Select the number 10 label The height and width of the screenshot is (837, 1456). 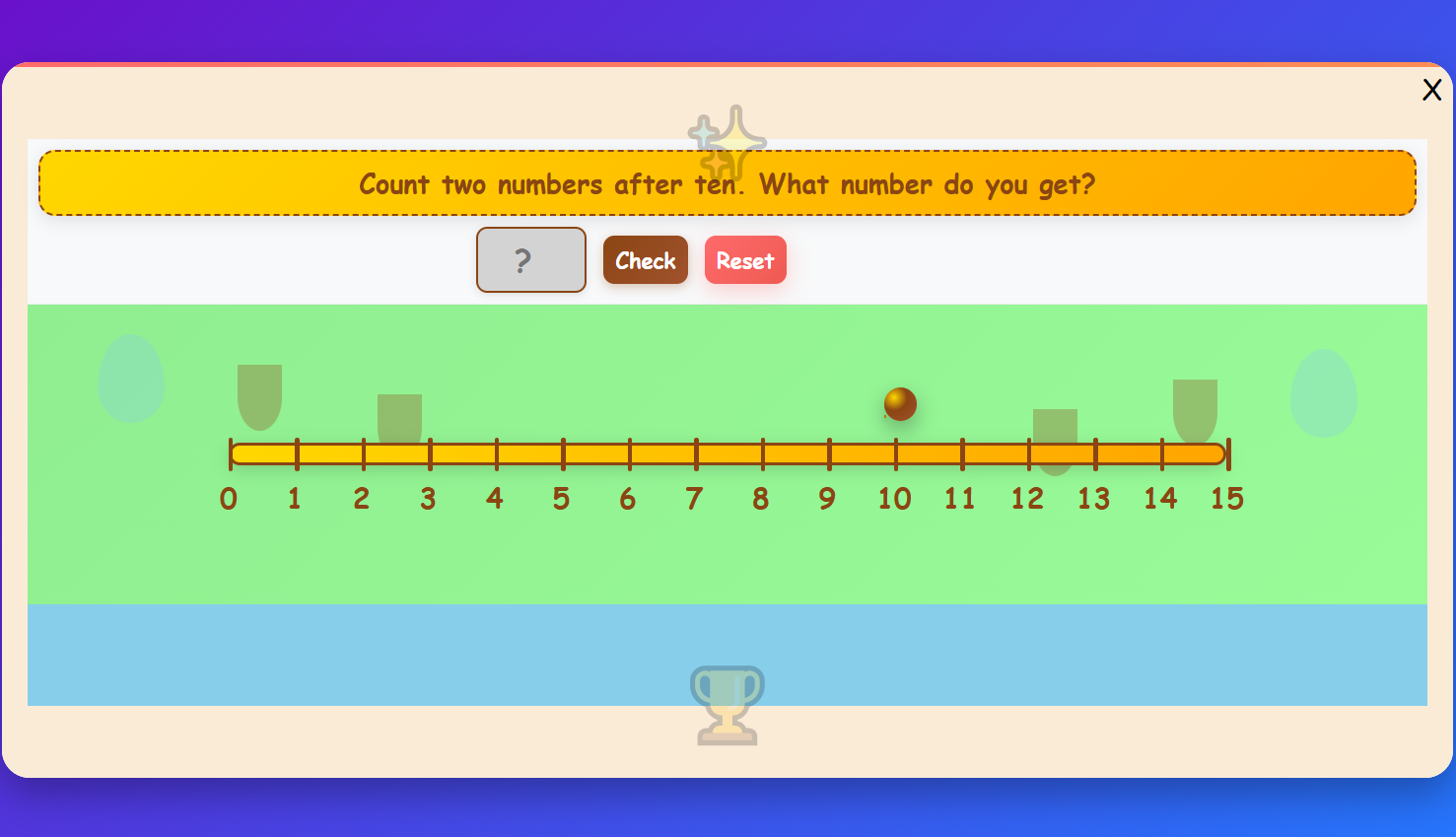click(895, 499)
